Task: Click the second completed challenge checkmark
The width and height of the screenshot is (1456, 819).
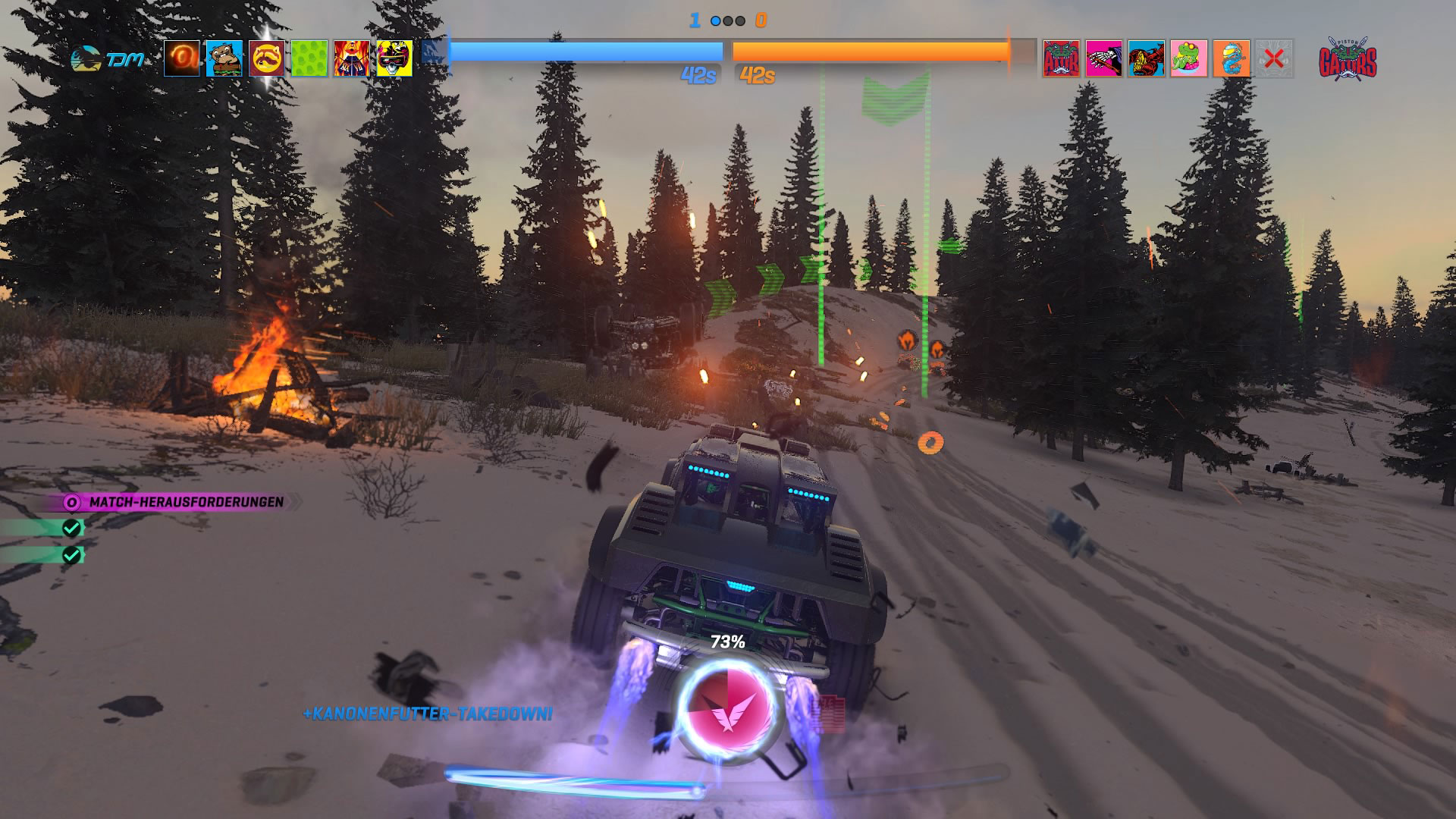Action: 72,555
